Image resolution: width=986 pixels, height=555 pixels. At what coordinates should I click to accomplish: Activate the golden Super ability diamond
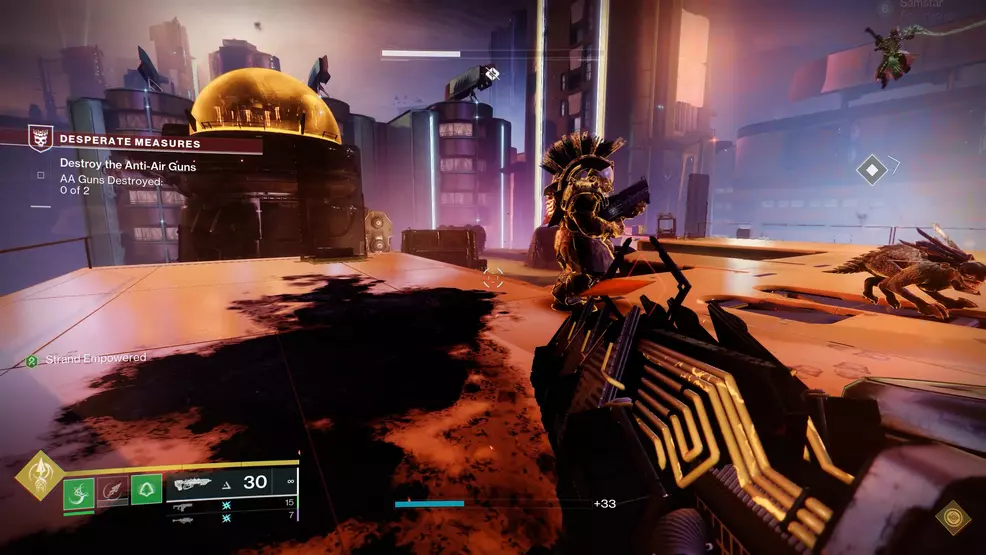(x=40, y=475)
